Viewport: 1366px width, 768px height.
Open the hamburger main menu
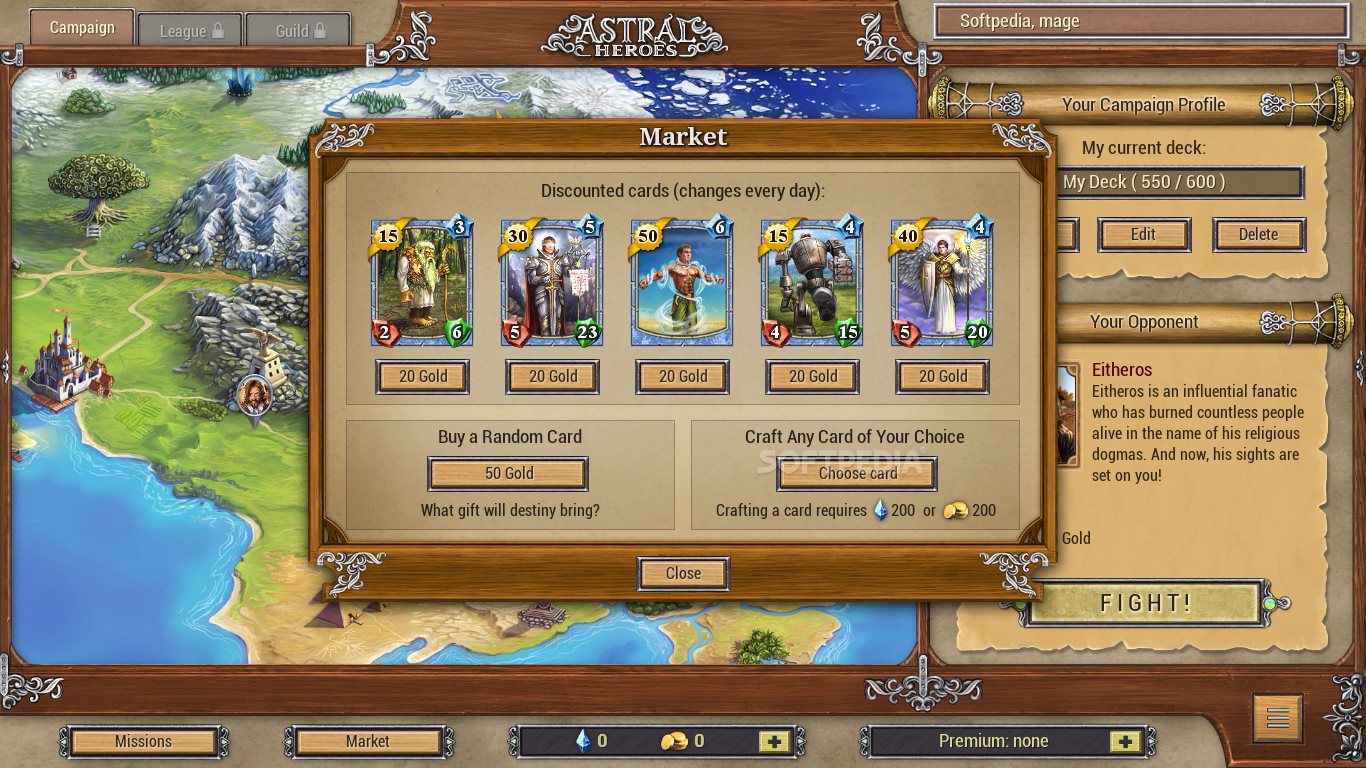pos(1277,718)
